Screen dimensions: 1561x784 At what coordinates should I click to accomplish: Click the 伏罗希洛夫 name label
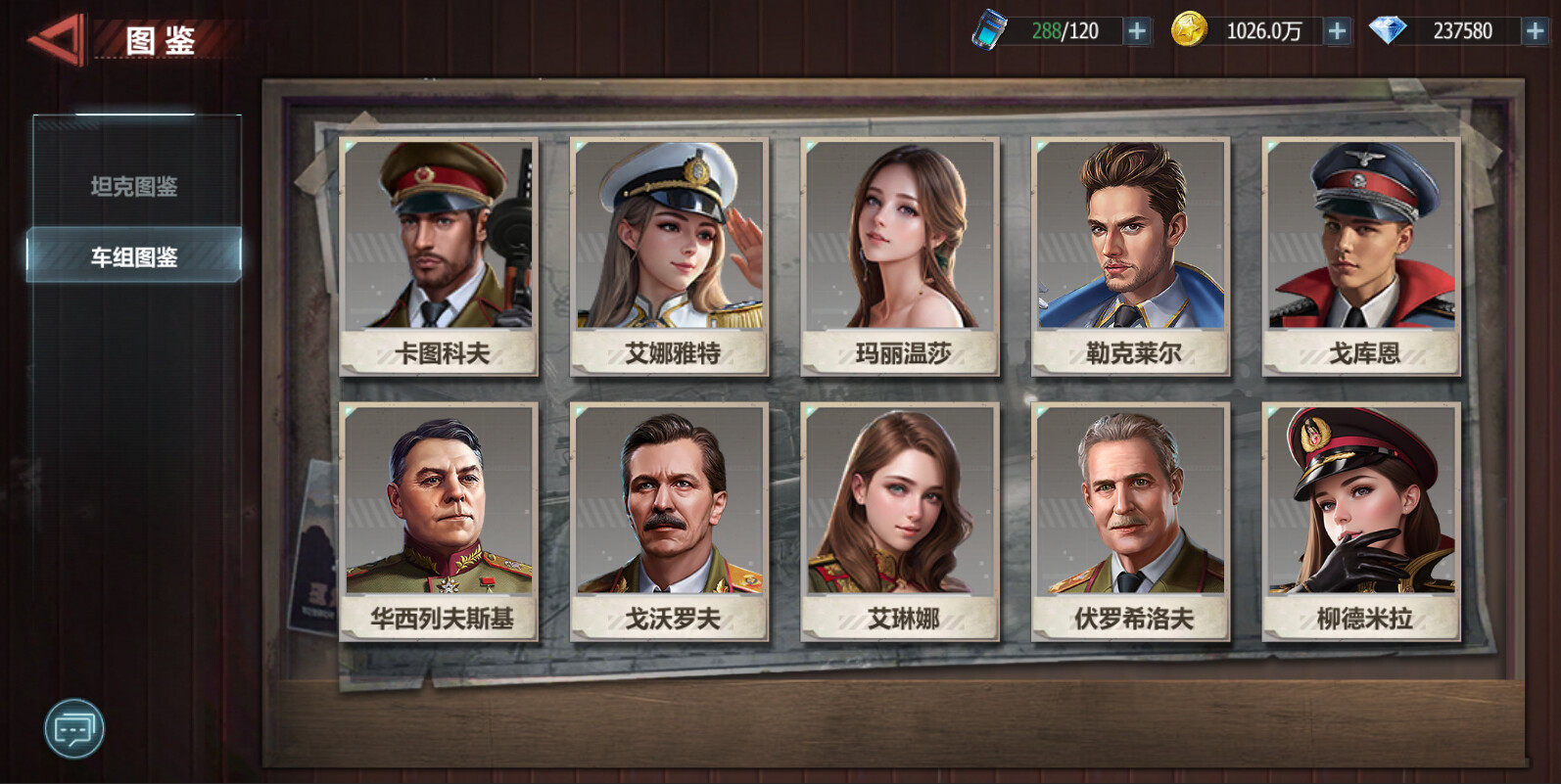(1130, 619)
